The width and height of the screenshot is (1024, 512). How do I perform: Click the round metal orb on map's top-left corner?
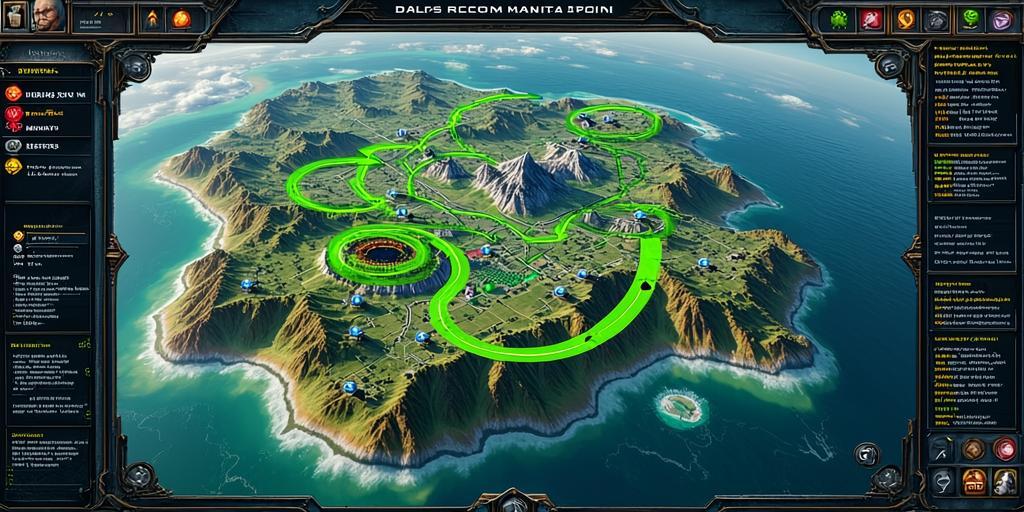click(x=135, y=66)
